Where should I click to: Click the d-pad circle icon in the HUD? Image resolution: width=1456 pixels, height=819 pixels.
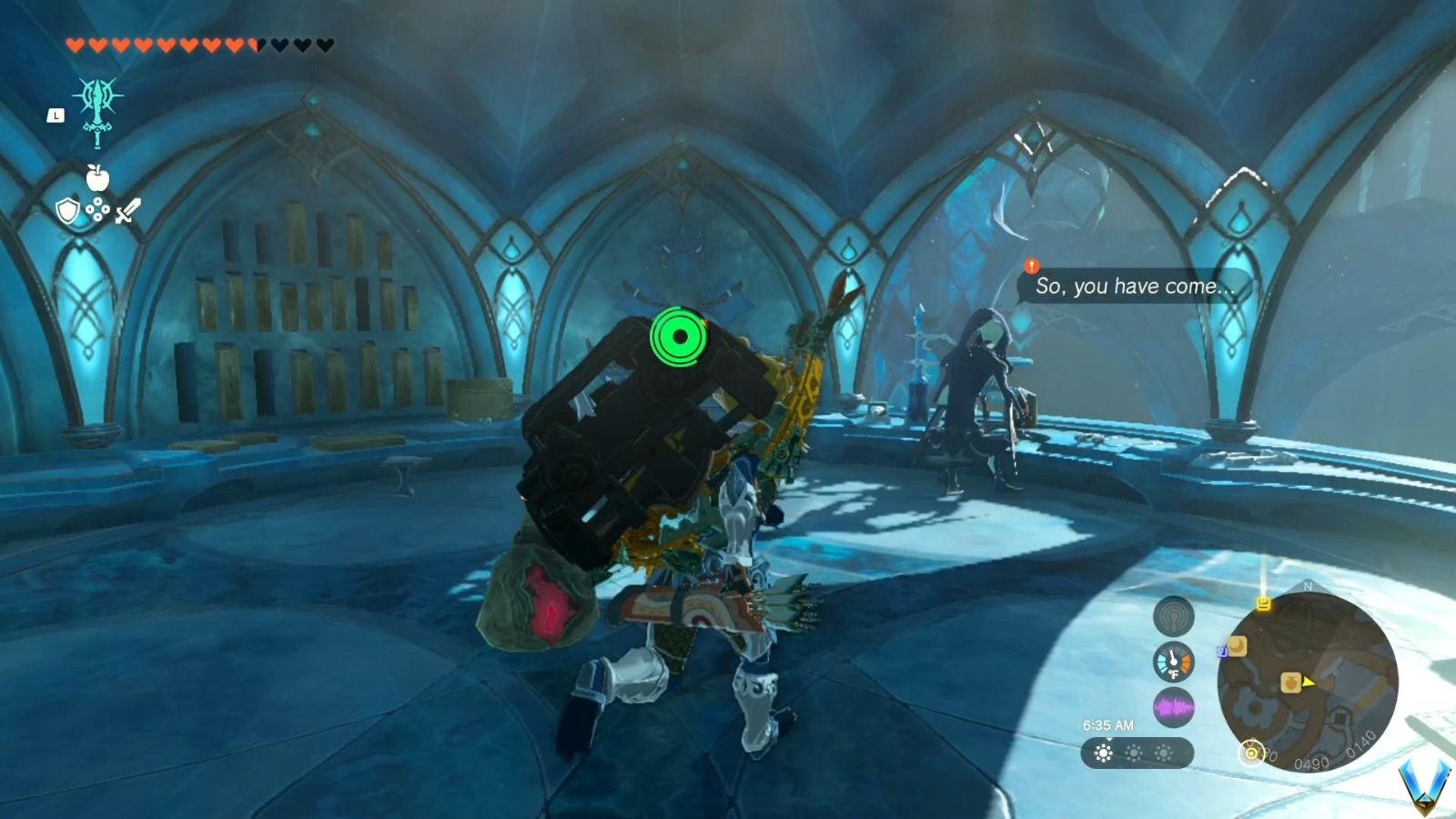tap(98, 210)
